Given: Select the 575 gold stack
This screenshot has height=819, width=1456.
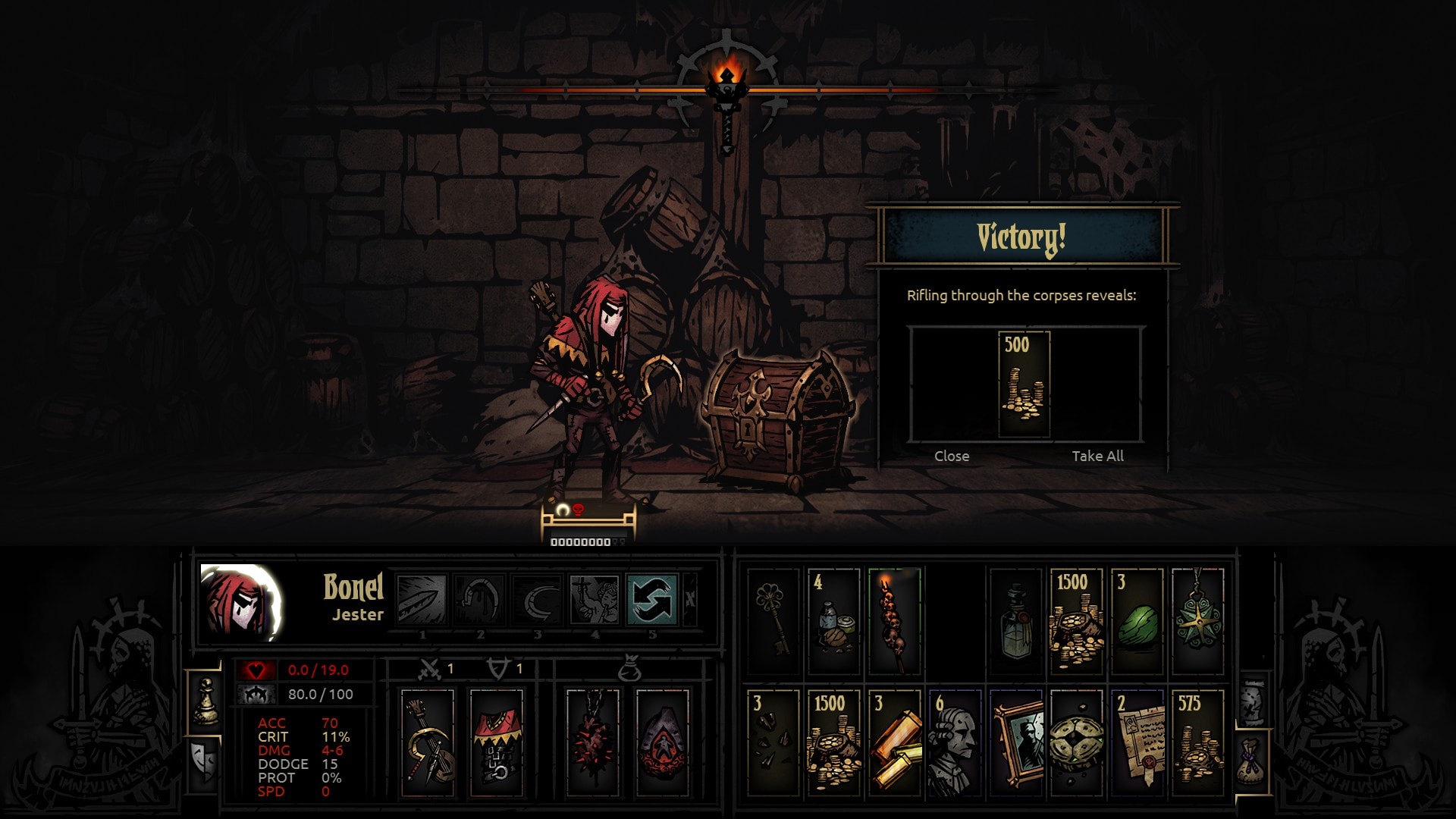Looking at the screenshot, I should pos(1198,743).
